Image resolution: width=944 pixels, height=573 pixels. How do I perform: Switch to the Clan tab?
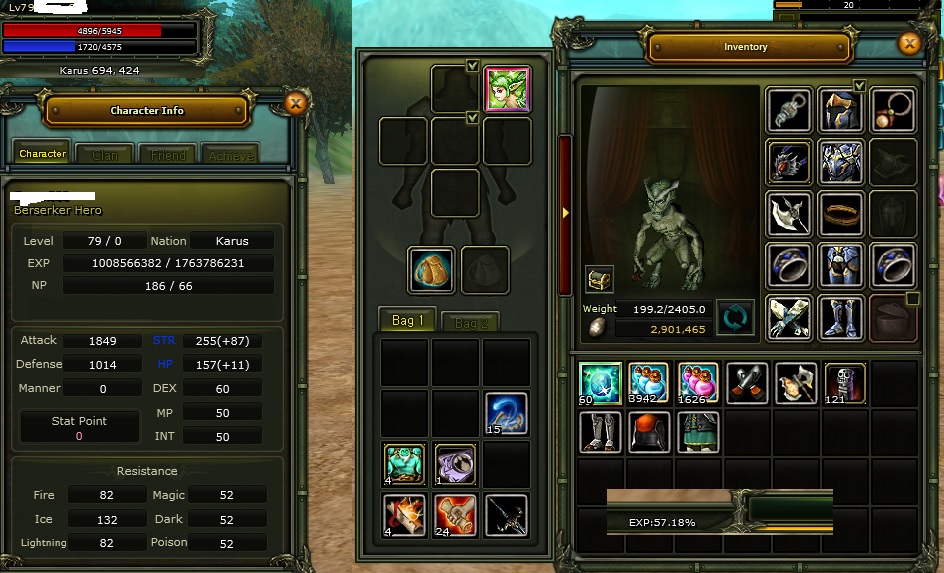[x=104, y=155]
